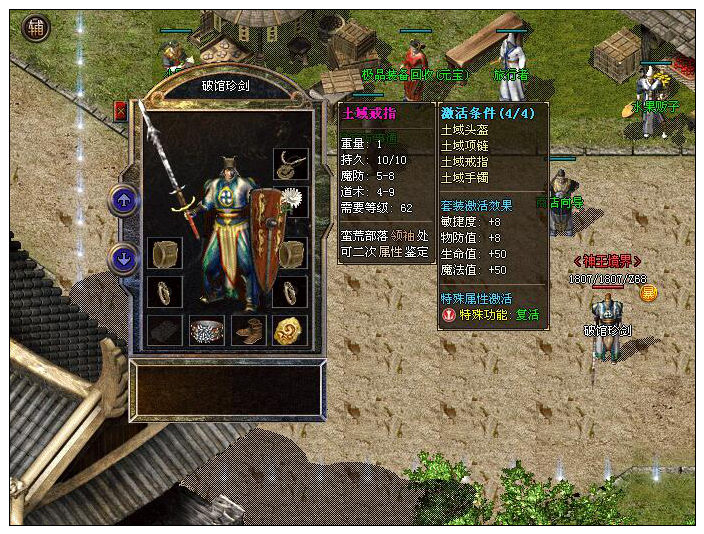
Task: Close the character equipment panel
Action: coord(121,111)
